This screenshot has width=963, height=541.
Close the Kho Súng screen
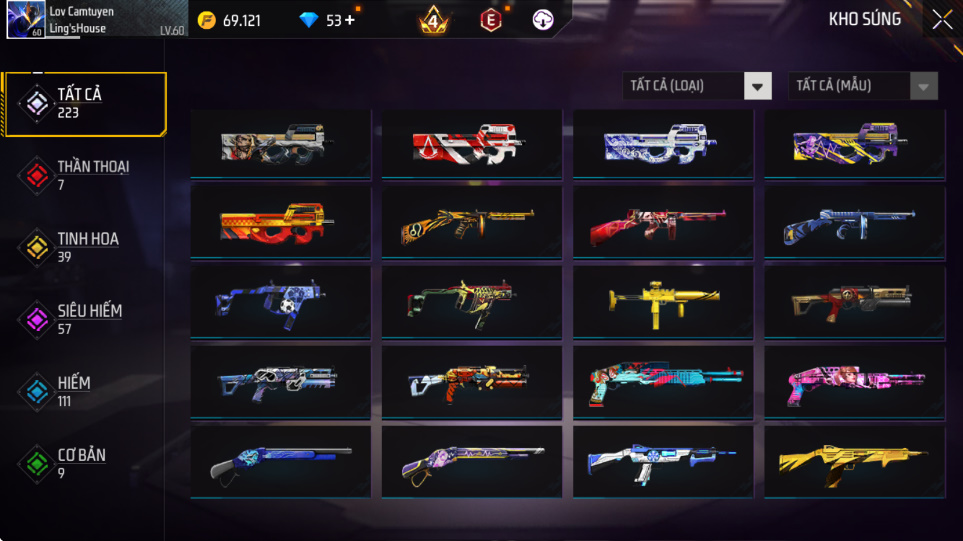click(941, 20)
